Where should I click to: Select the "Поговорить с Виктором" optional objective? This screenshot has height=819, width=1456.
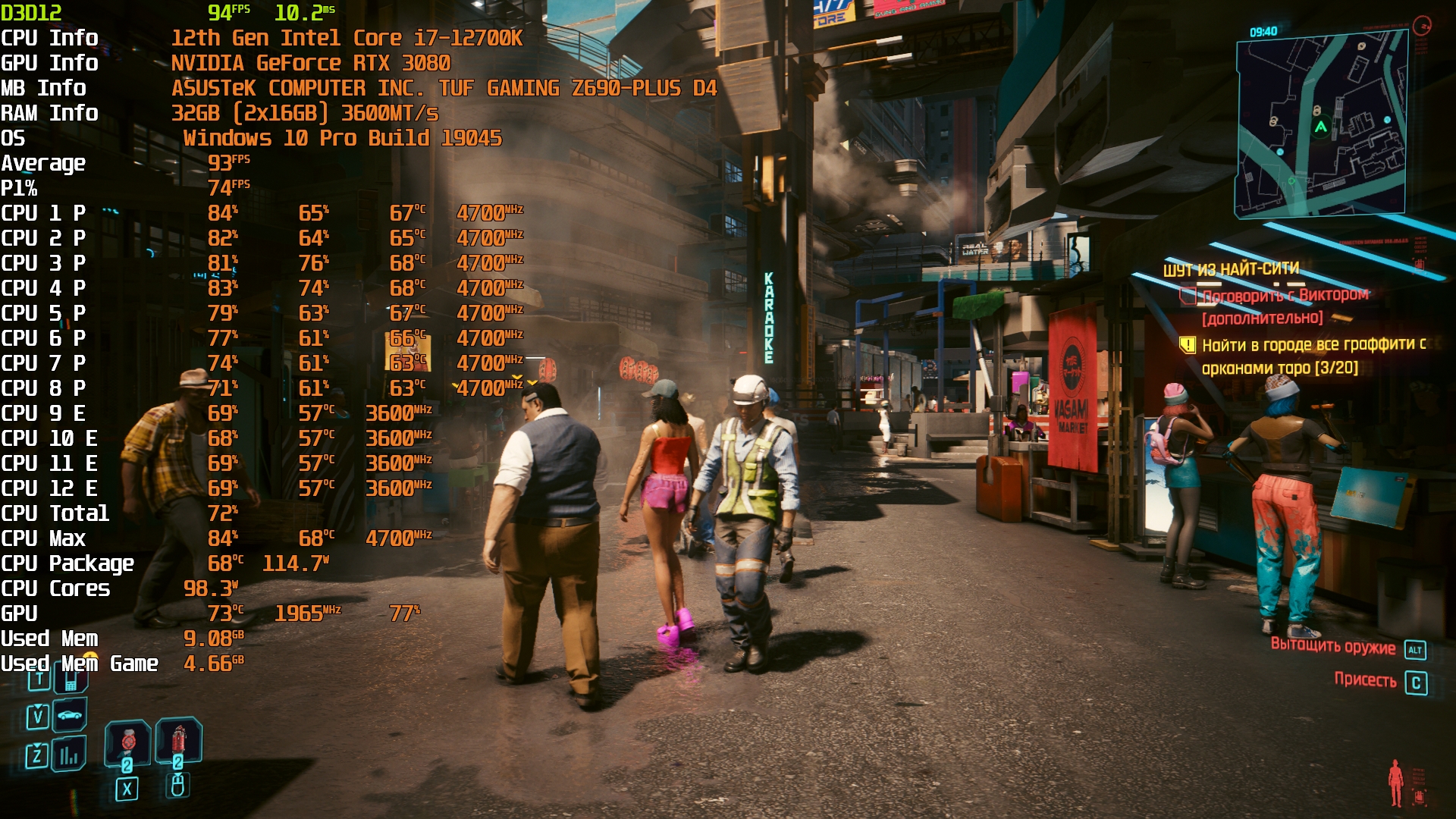point(1285,296)
